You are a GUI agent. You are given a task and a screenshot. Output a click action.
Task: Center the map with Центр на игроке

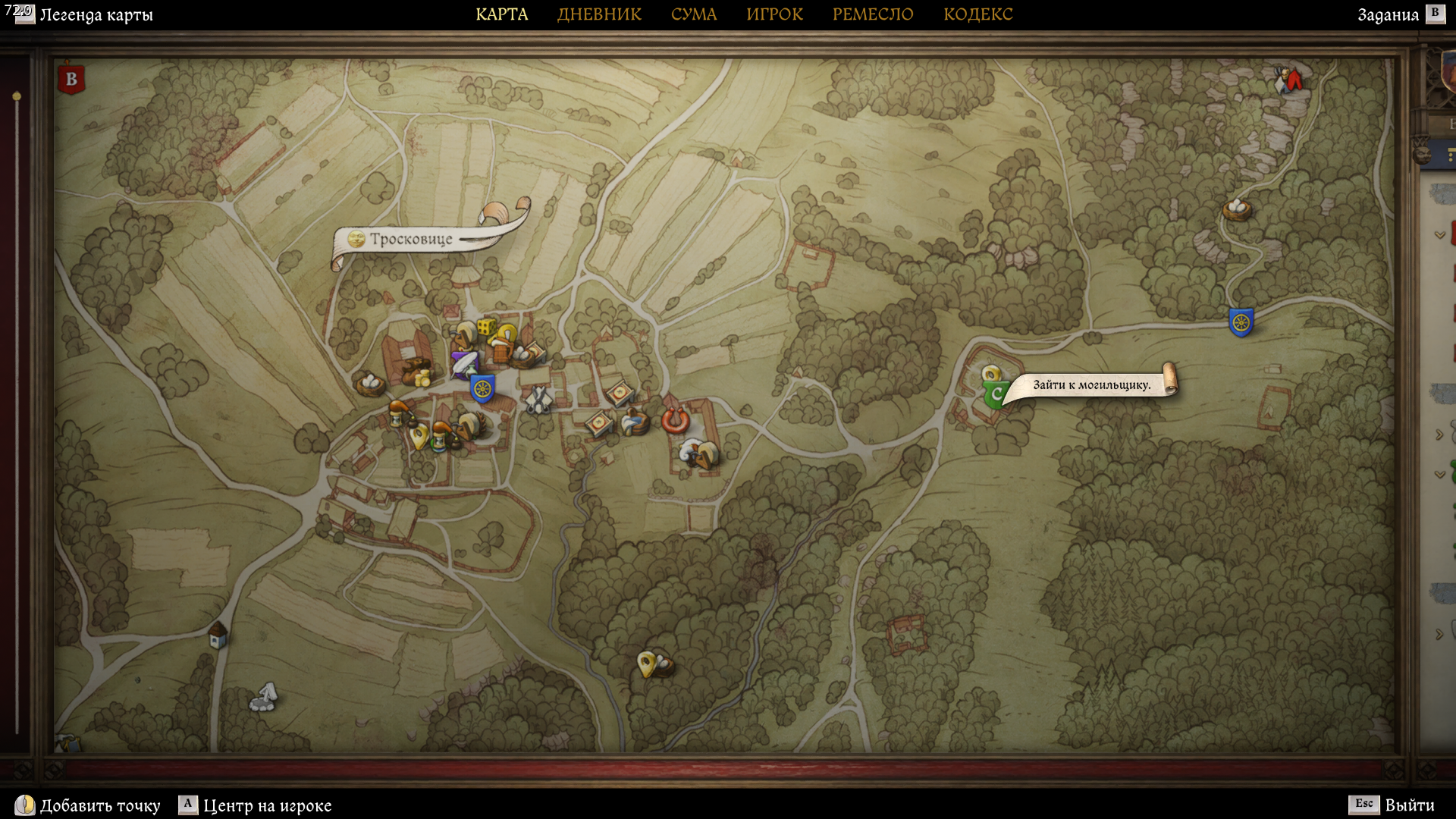(267, 805)
